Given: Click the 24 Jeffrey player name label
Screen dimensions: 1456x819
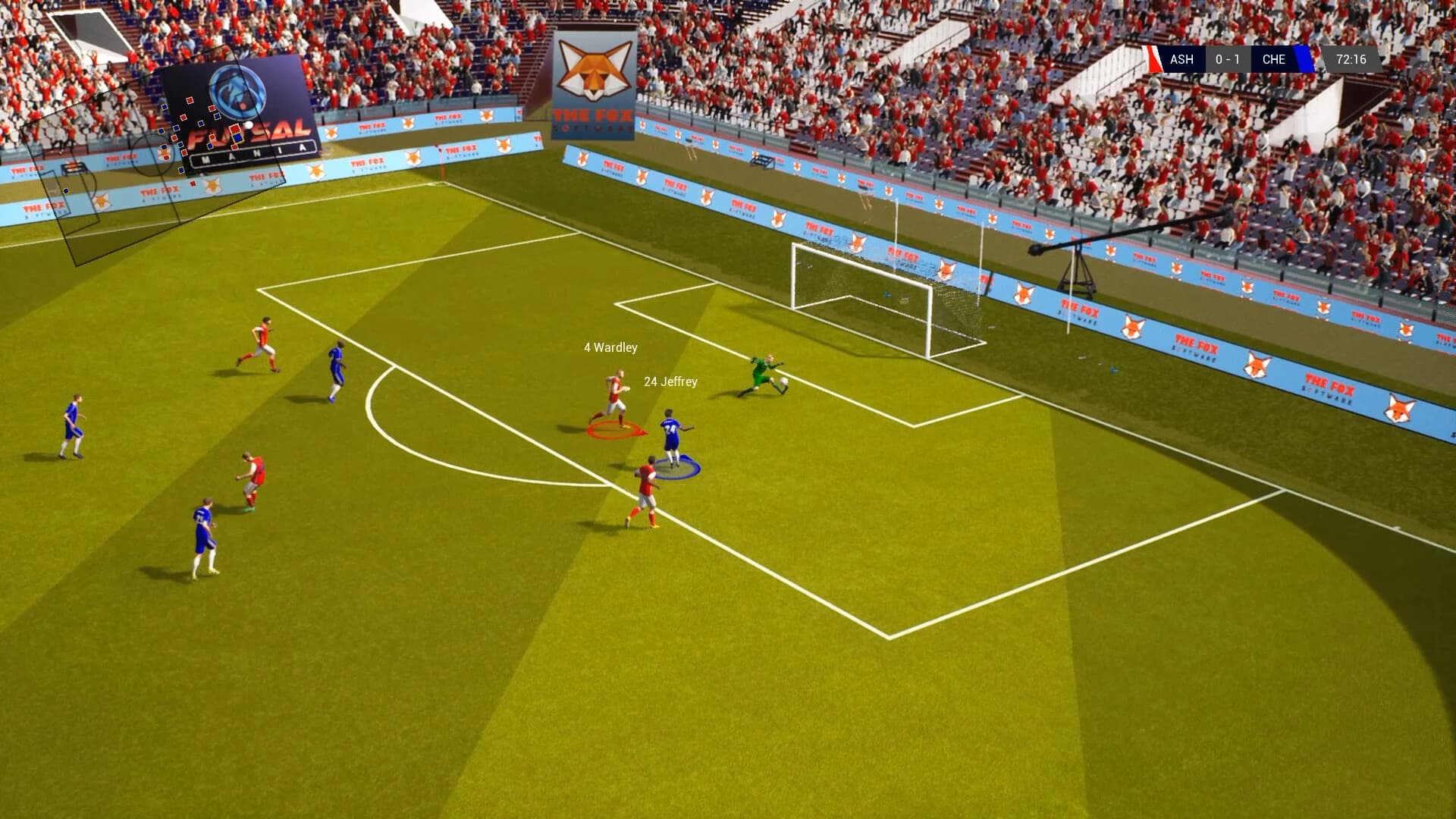Looking at the screenshot, I should pos(670,383).
